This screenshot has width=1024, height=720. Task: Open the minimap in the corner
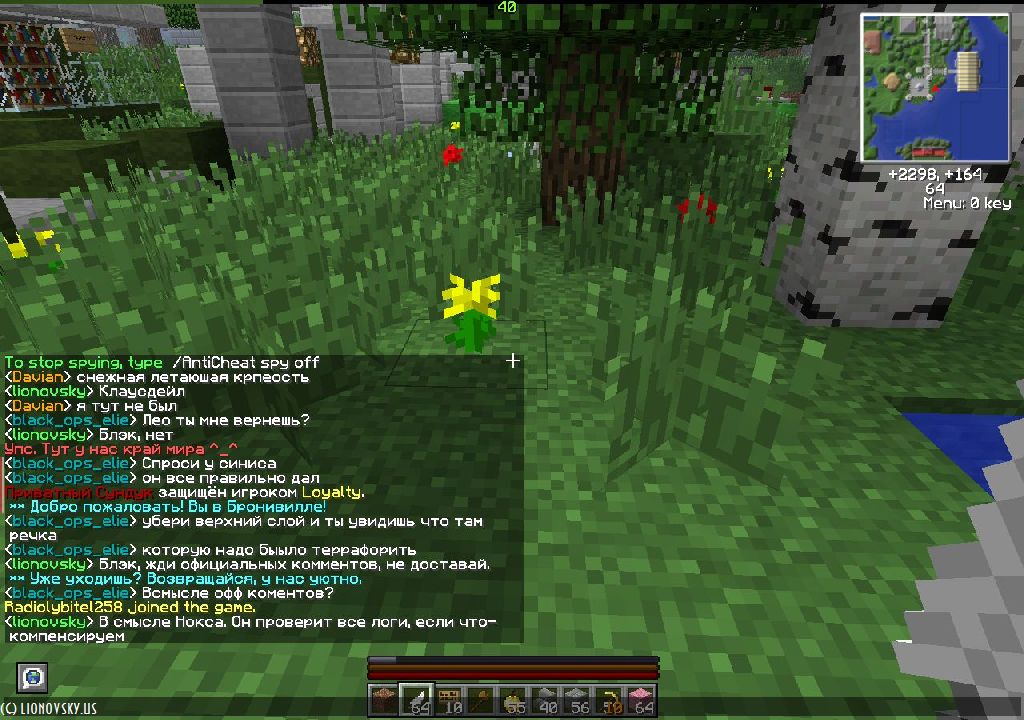coord(935,87)
